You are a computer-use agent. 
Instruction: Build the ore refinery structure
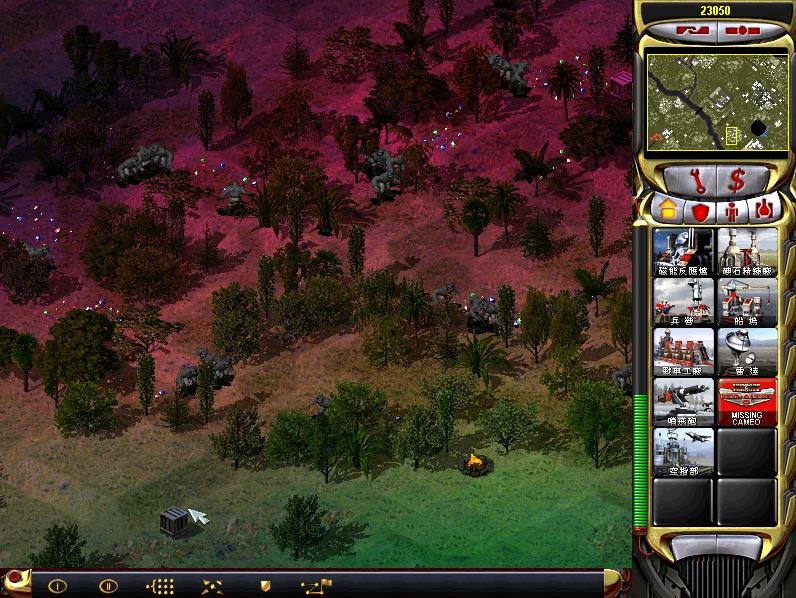746,251
